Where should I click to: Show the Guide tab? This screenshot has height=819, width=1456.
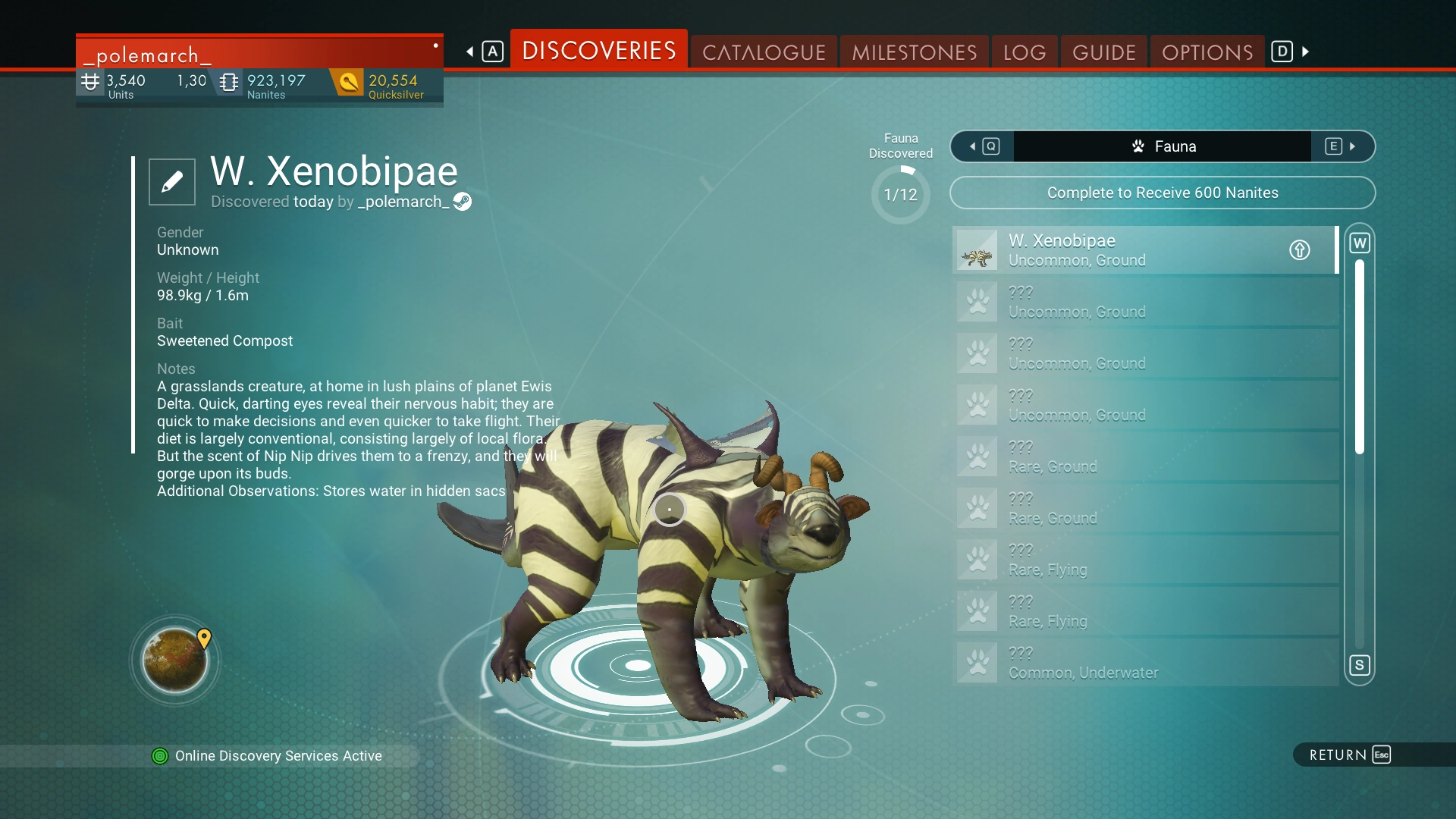click(x=1104, y=52)
